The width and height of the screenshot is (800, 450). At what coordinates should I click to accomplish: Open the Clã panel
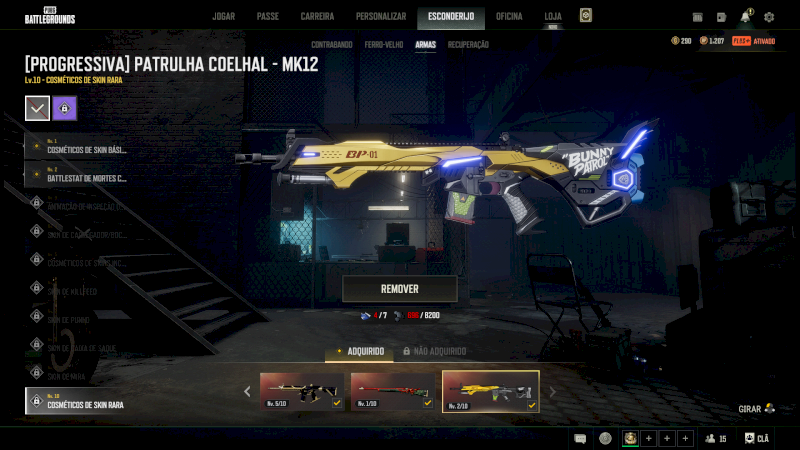click(x=757, y=438)
